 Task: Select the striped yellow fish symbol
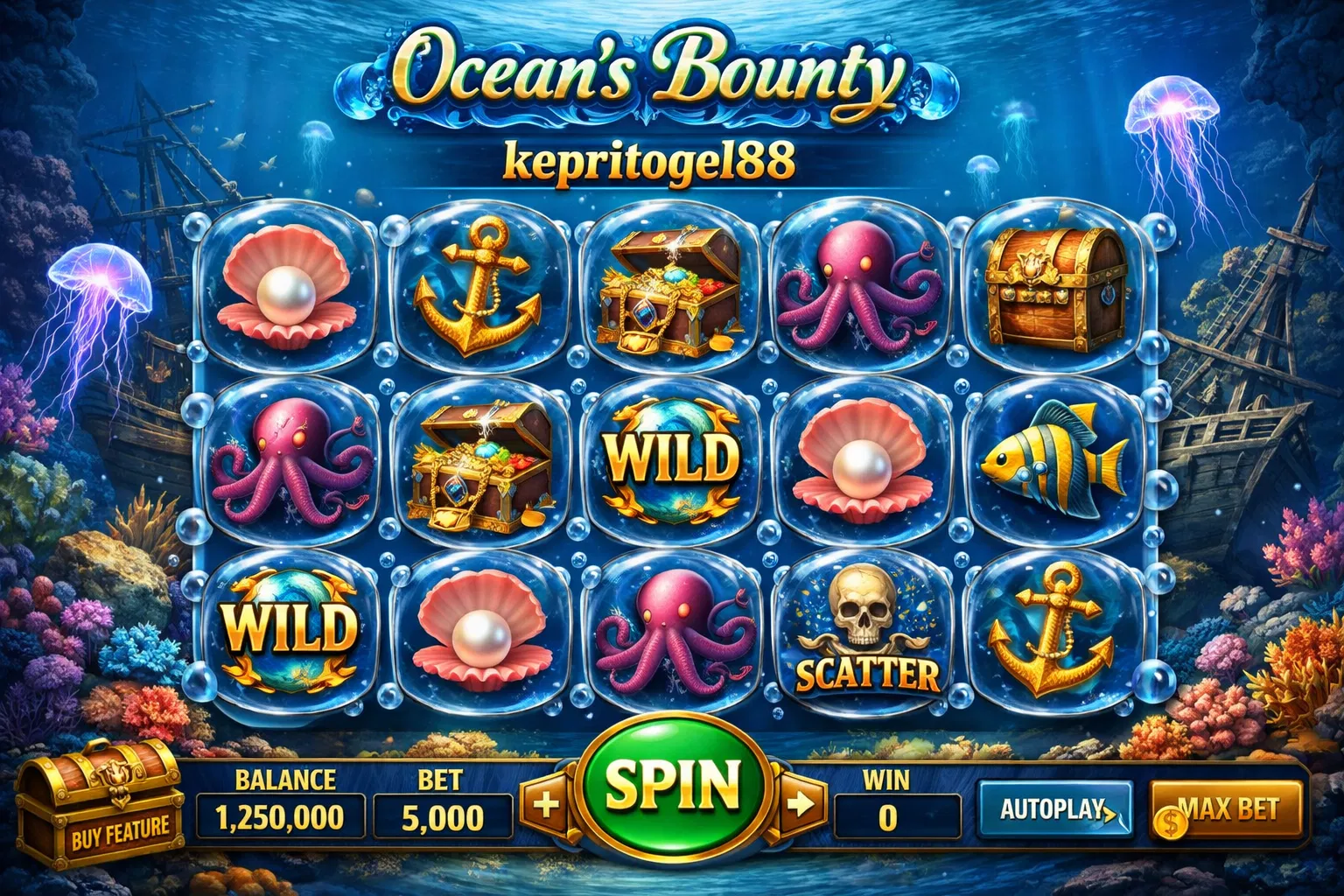click(x=1054, y=459)
